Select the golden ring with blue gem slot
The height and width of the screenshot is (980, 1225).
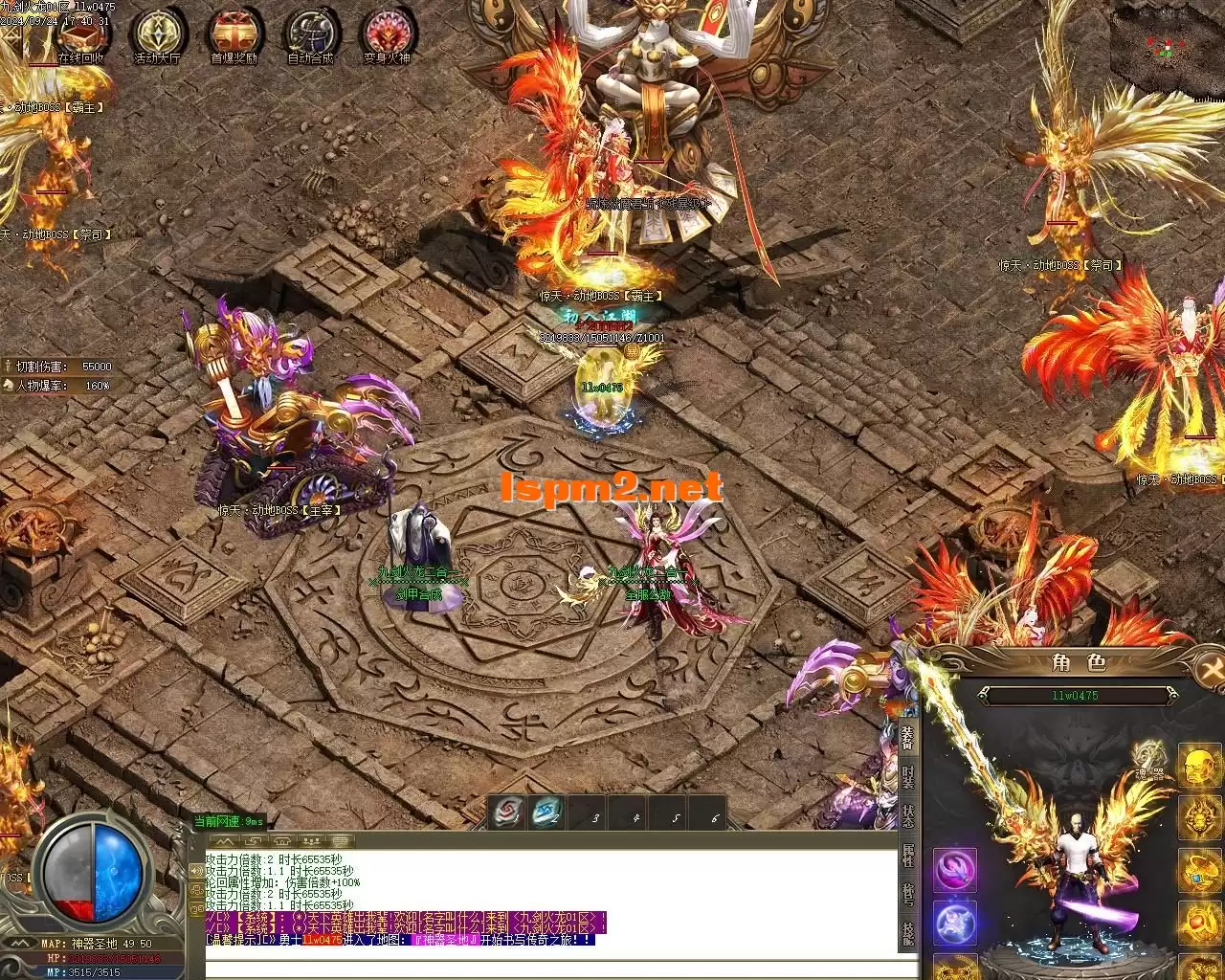pyautogui.click(x=1197, y=870)
